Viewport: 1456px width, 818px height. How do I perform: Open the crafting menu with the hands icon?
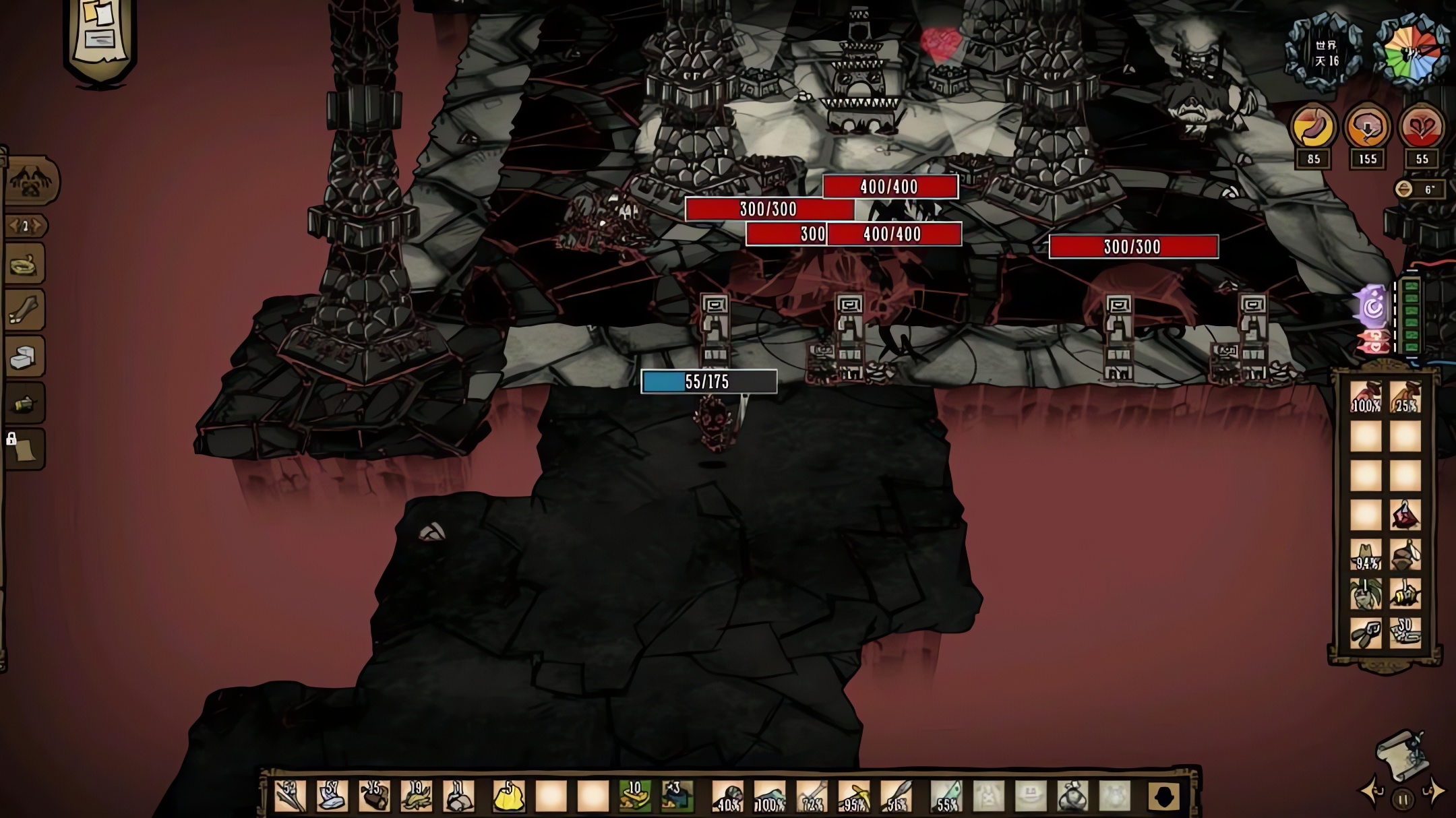(31, 181)
